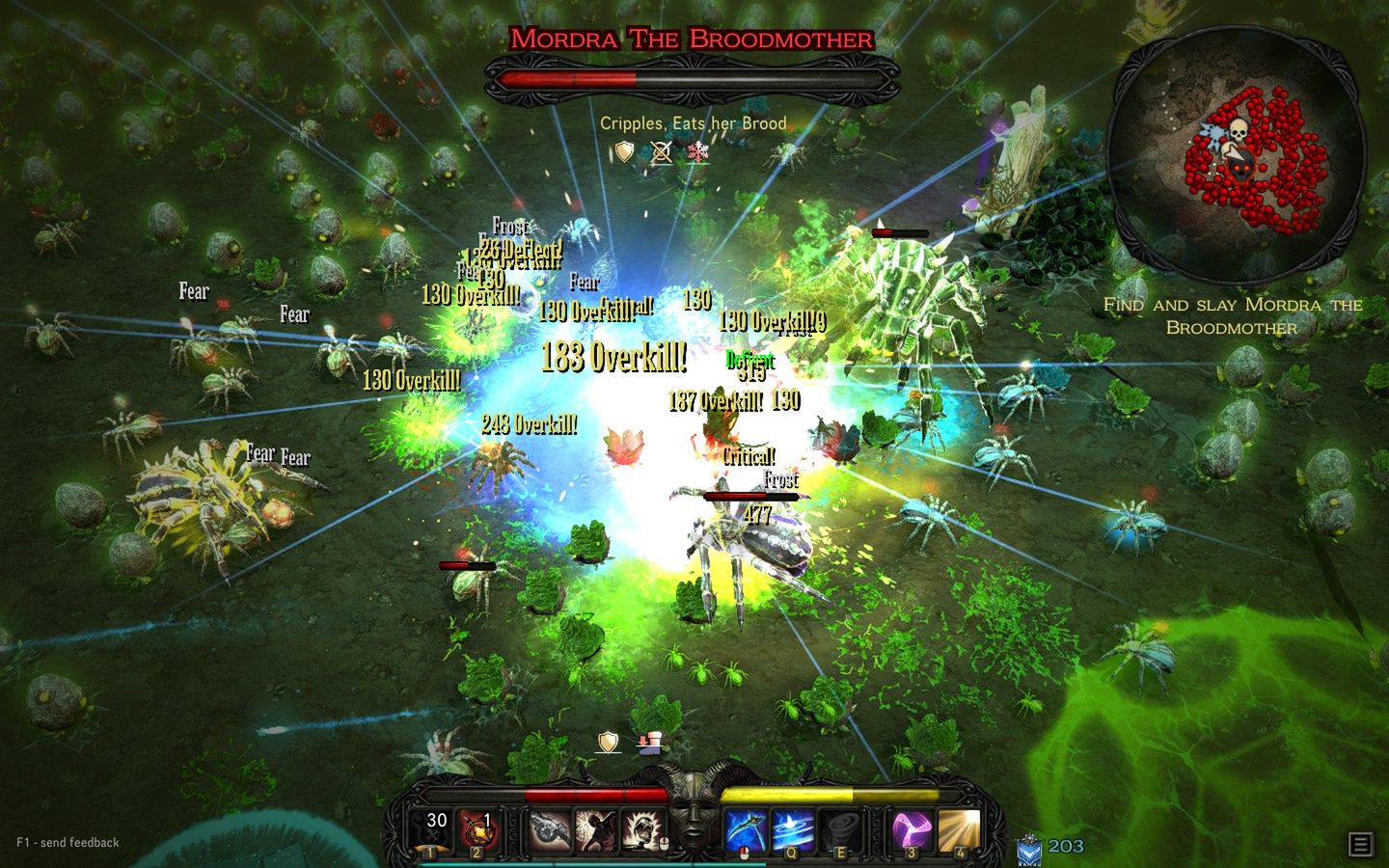Select the boss snowflake frost icon
Viewport: 1389px width, 868px height.
click(696, 152)
